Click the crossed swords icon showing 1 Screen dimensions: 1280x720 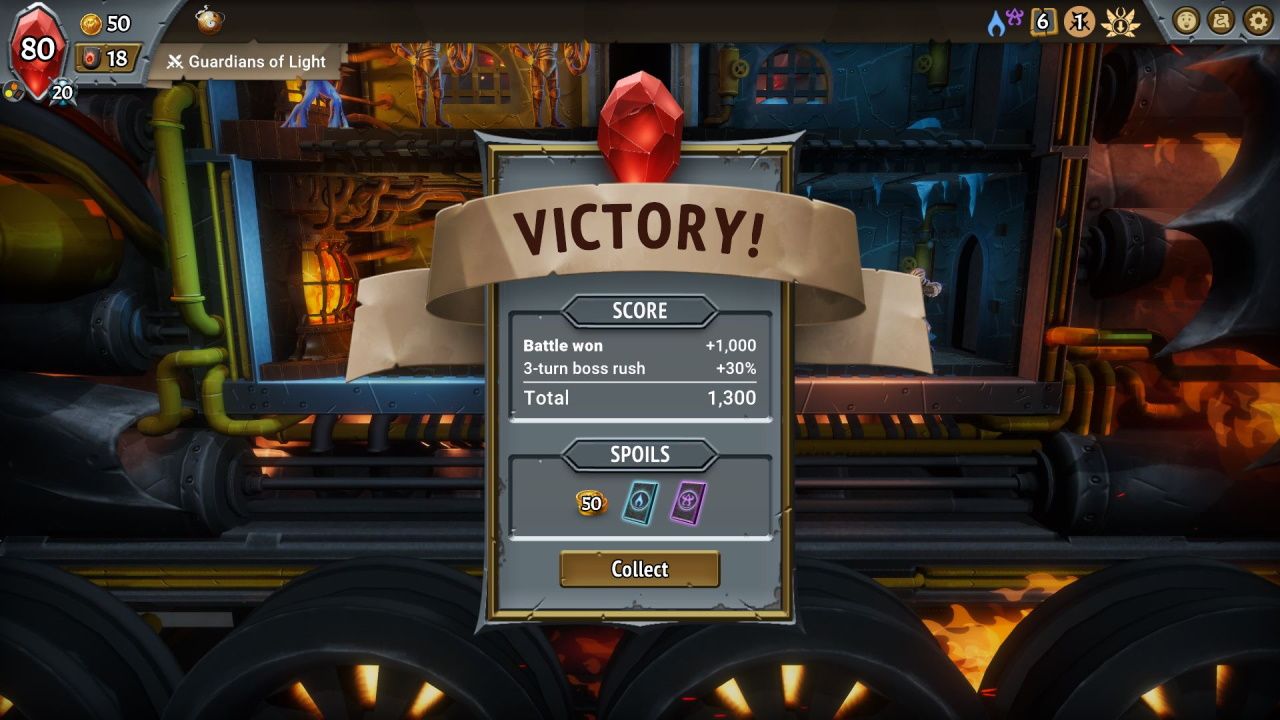tap(1079, 21)
